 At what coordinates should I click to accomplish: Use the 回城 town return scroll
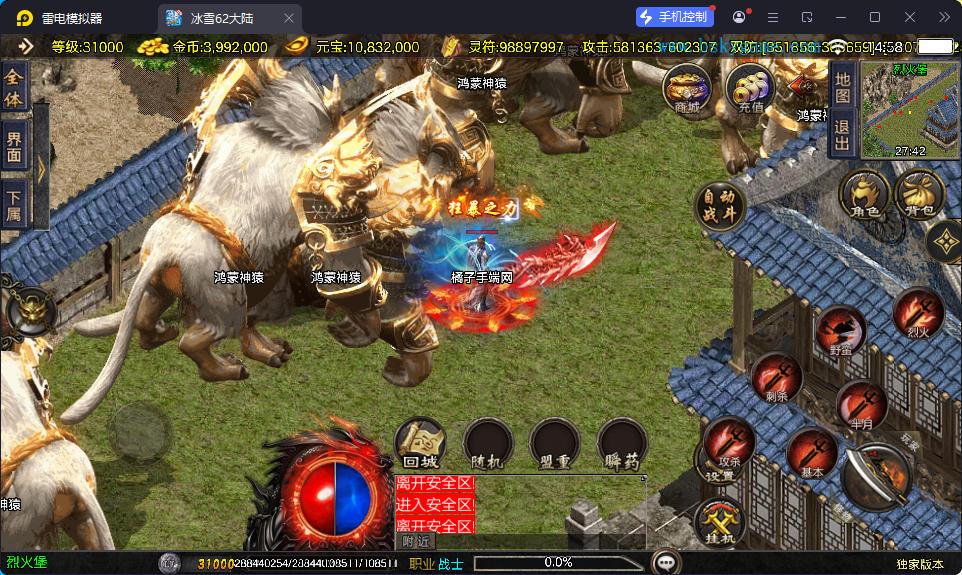click(420, 444)
